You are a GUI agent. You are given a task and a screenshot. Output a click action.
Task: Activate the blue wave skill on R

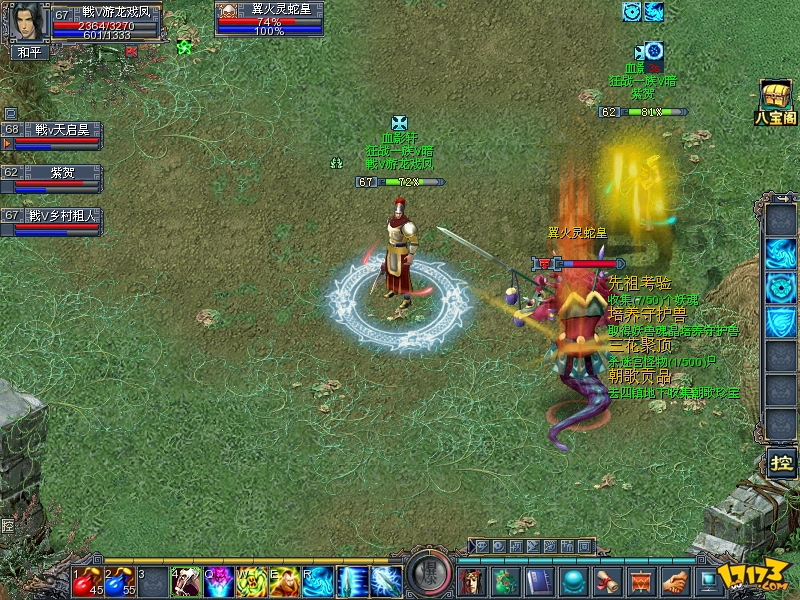[x=317, y=581]
